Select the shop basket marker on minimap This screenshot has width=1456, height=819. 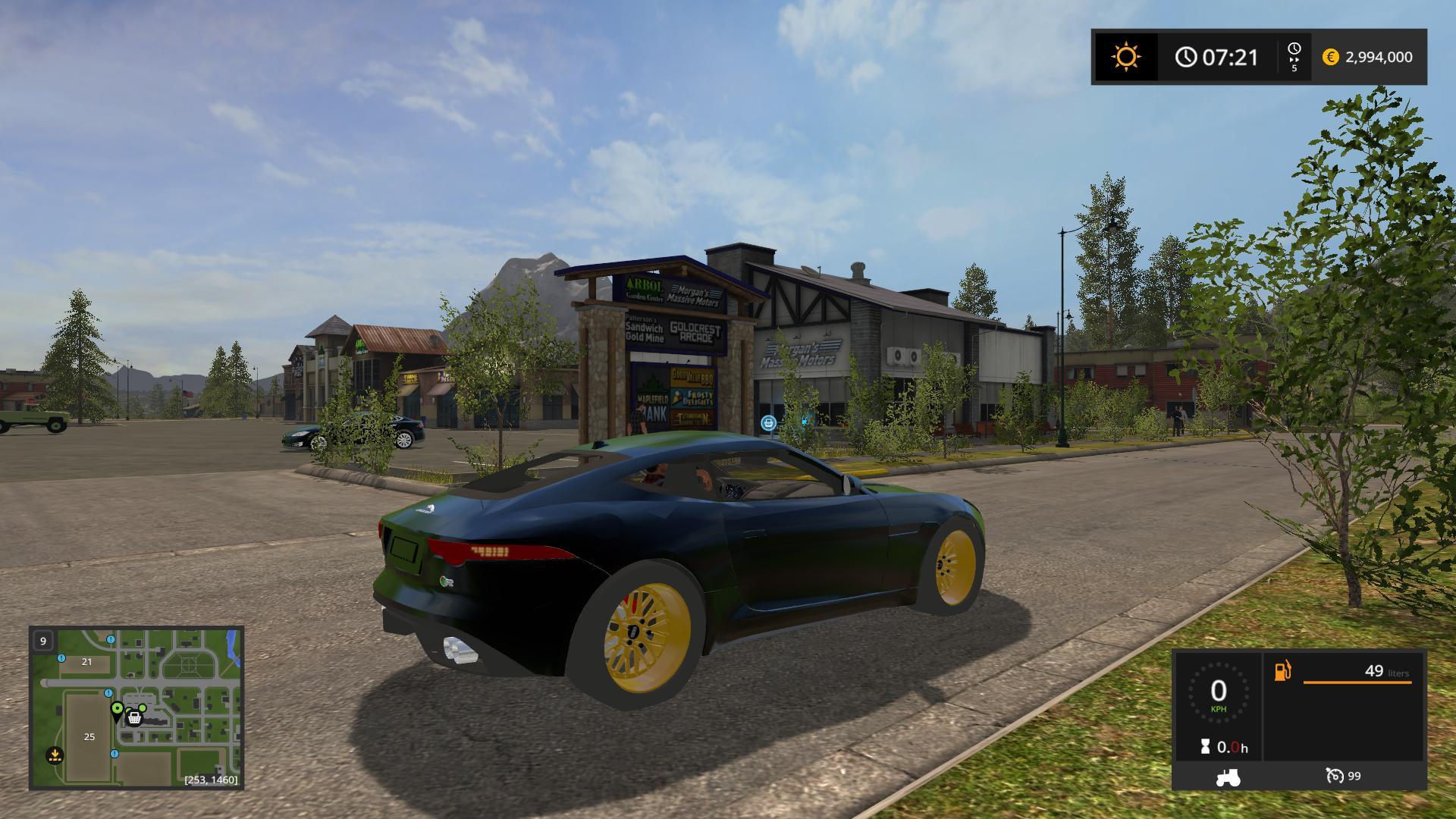click(x=135, y=717)
